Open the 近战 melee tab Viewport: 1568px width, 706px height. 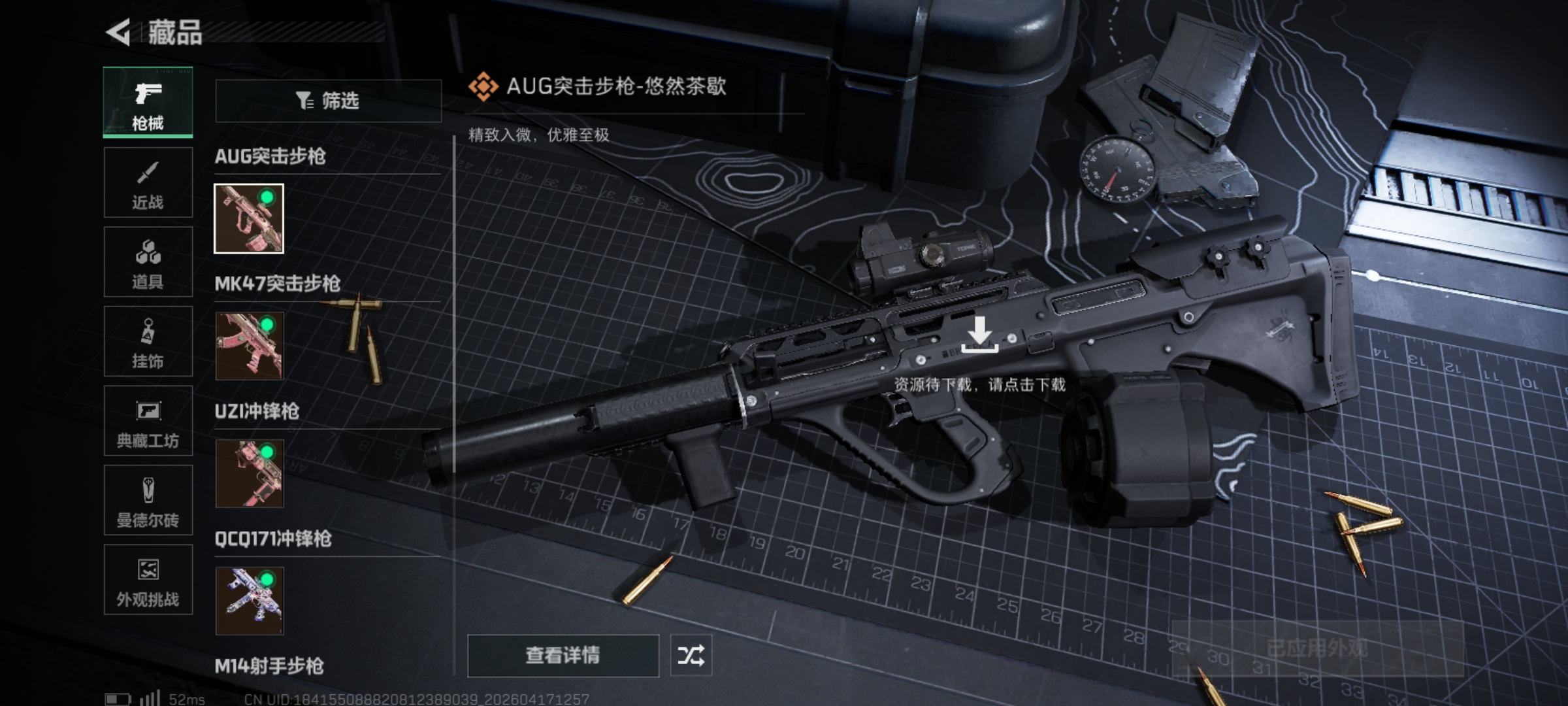pos(148,182)
